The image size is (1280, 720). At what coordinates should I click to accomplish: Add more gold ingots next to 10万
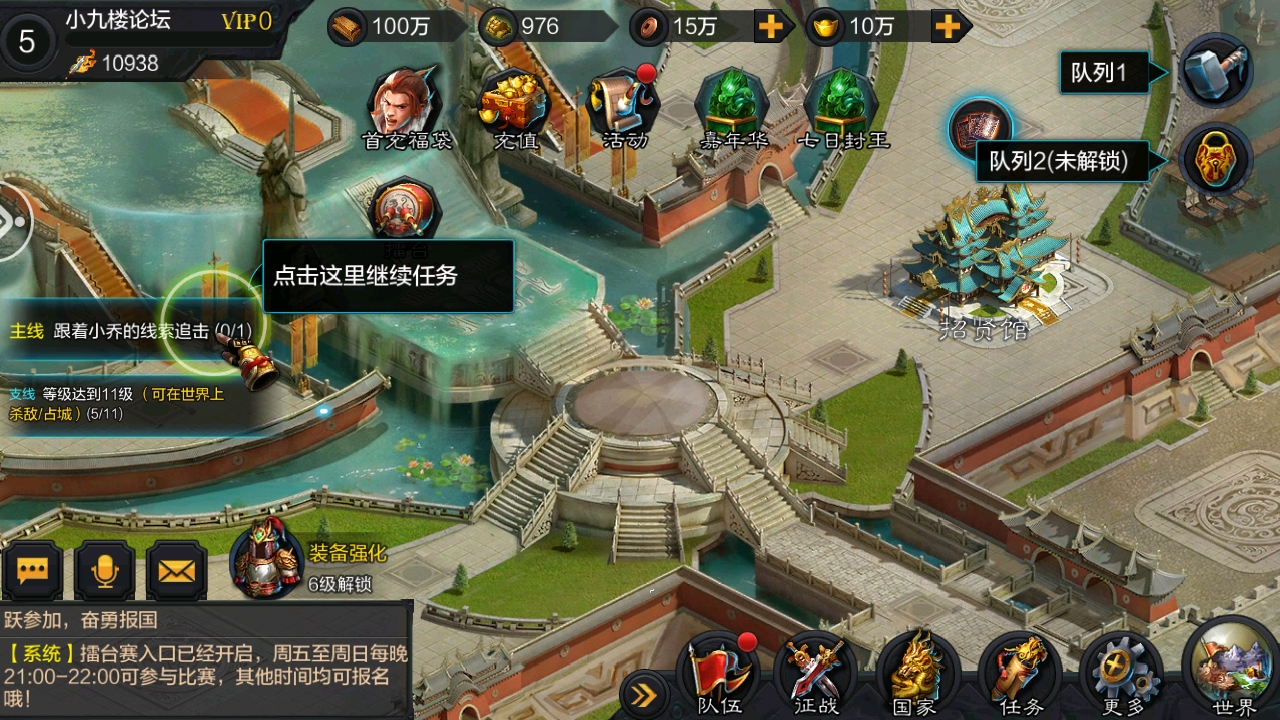[x=946, y=27]
